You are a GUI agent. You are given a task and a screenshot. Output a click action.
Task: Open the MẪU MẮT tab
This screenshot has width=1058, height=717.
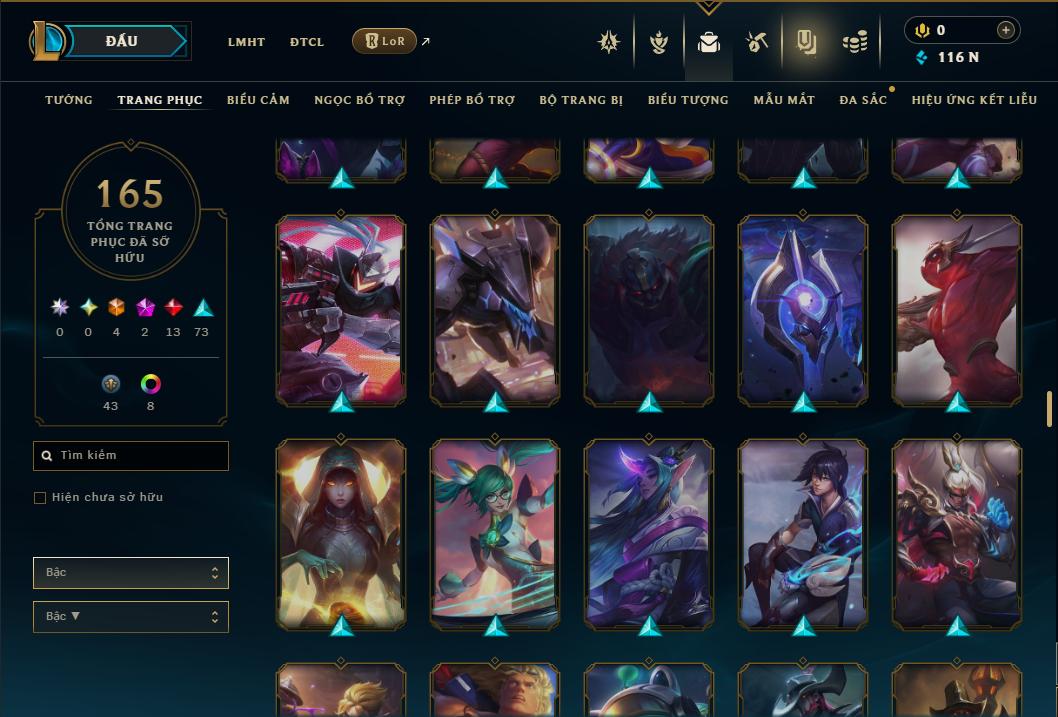point(784,100)
